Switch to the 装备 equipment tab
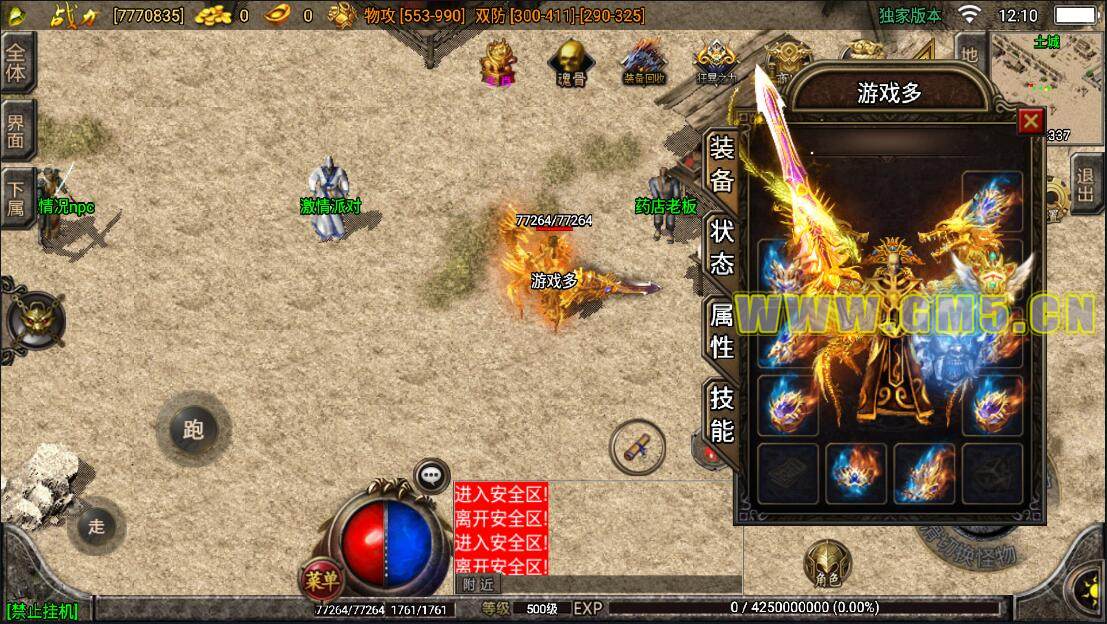The height and width of the screenshot is (624, 1107). 721,165
